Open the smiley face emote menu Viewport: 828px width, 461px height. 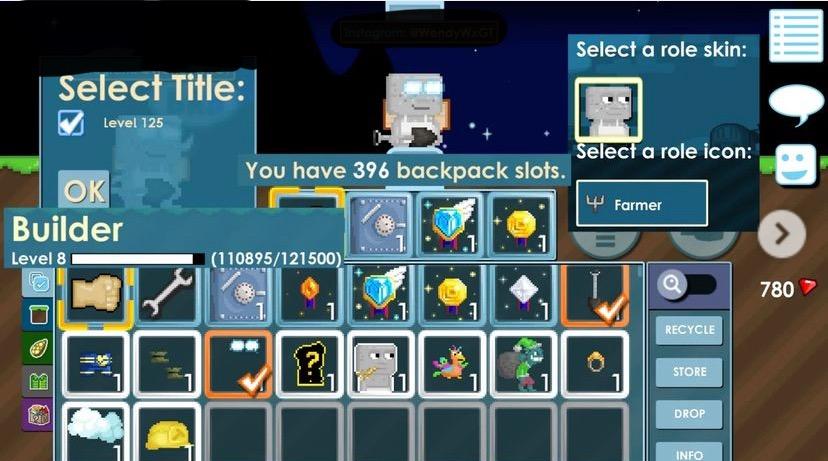(x=796, y=165)
